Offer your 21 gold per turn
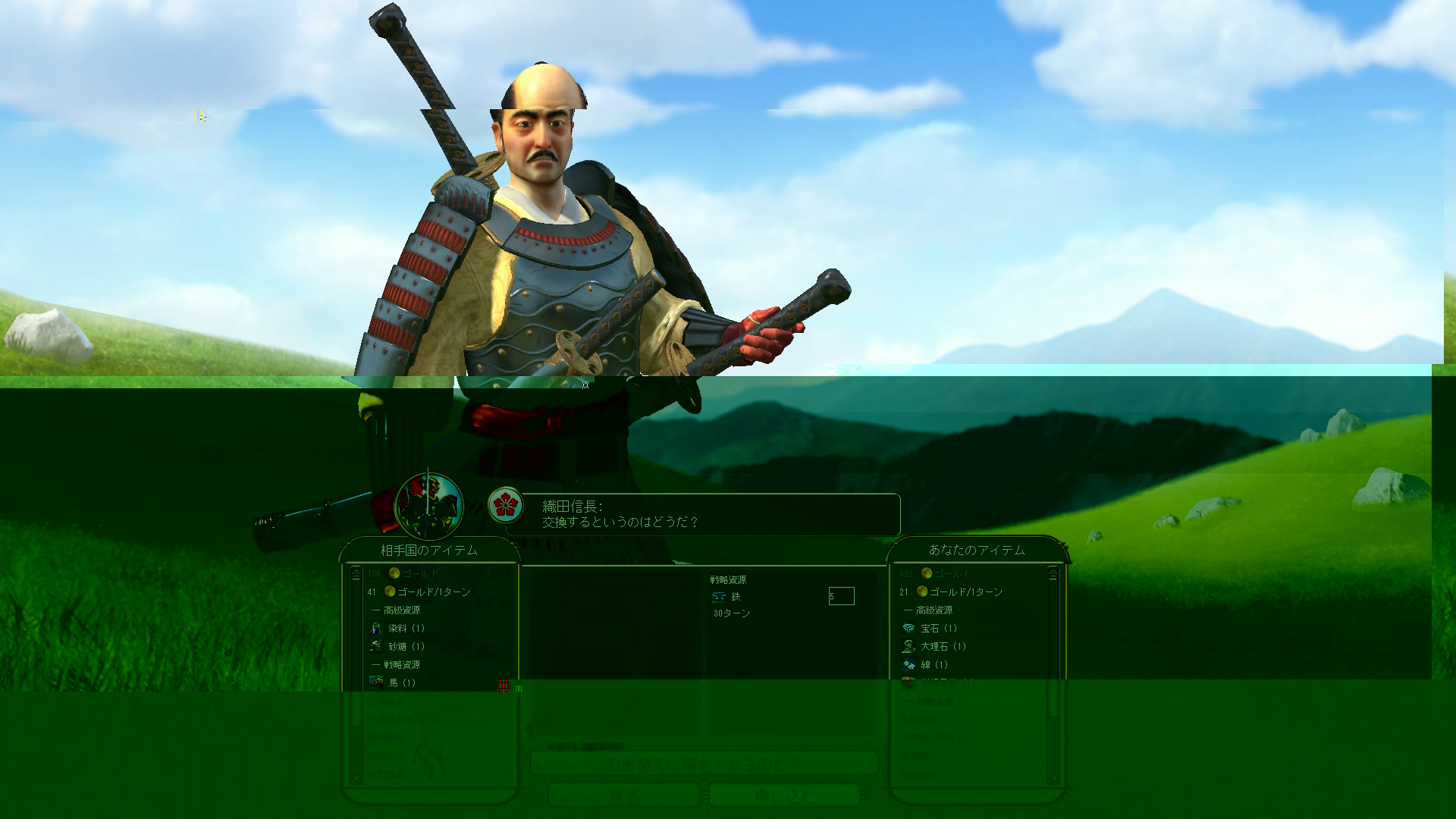The image size is (1456, 819). point(965,592)
